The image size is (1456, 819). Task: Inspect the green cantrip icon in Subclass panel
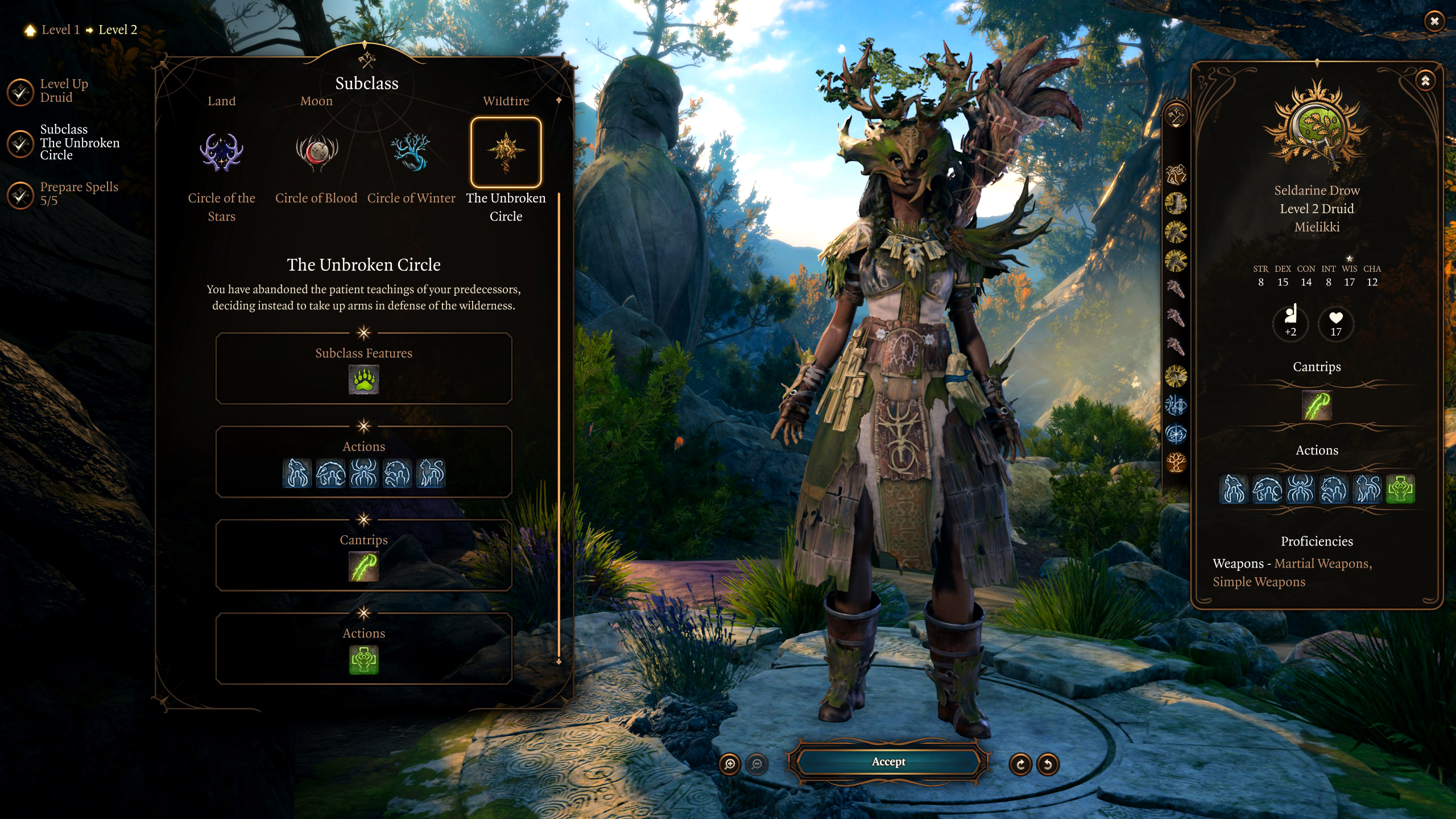pos(363,566)
